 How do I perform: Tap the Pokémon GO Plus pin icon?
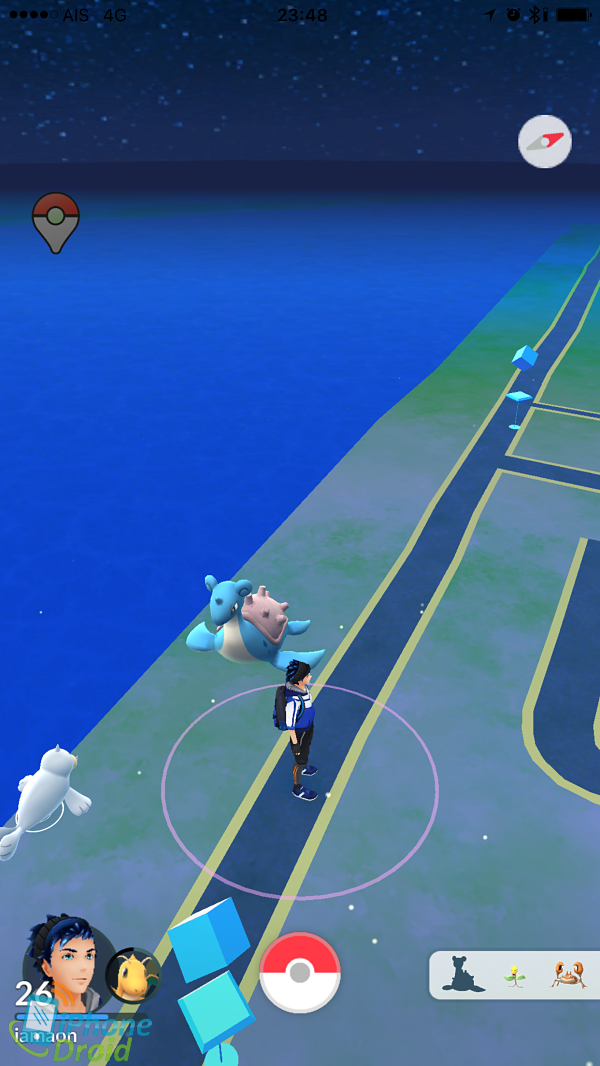pyautogui.click(x=56, y=221)
